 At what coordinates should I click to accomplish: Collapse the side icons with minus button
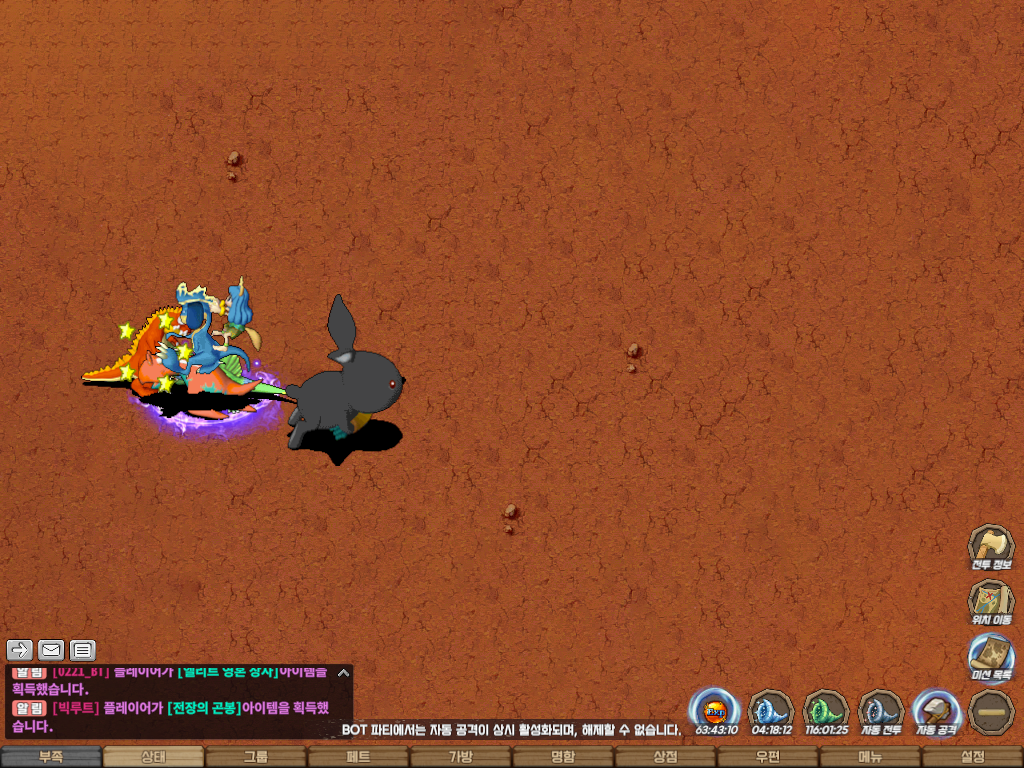[x=990, y=711]
